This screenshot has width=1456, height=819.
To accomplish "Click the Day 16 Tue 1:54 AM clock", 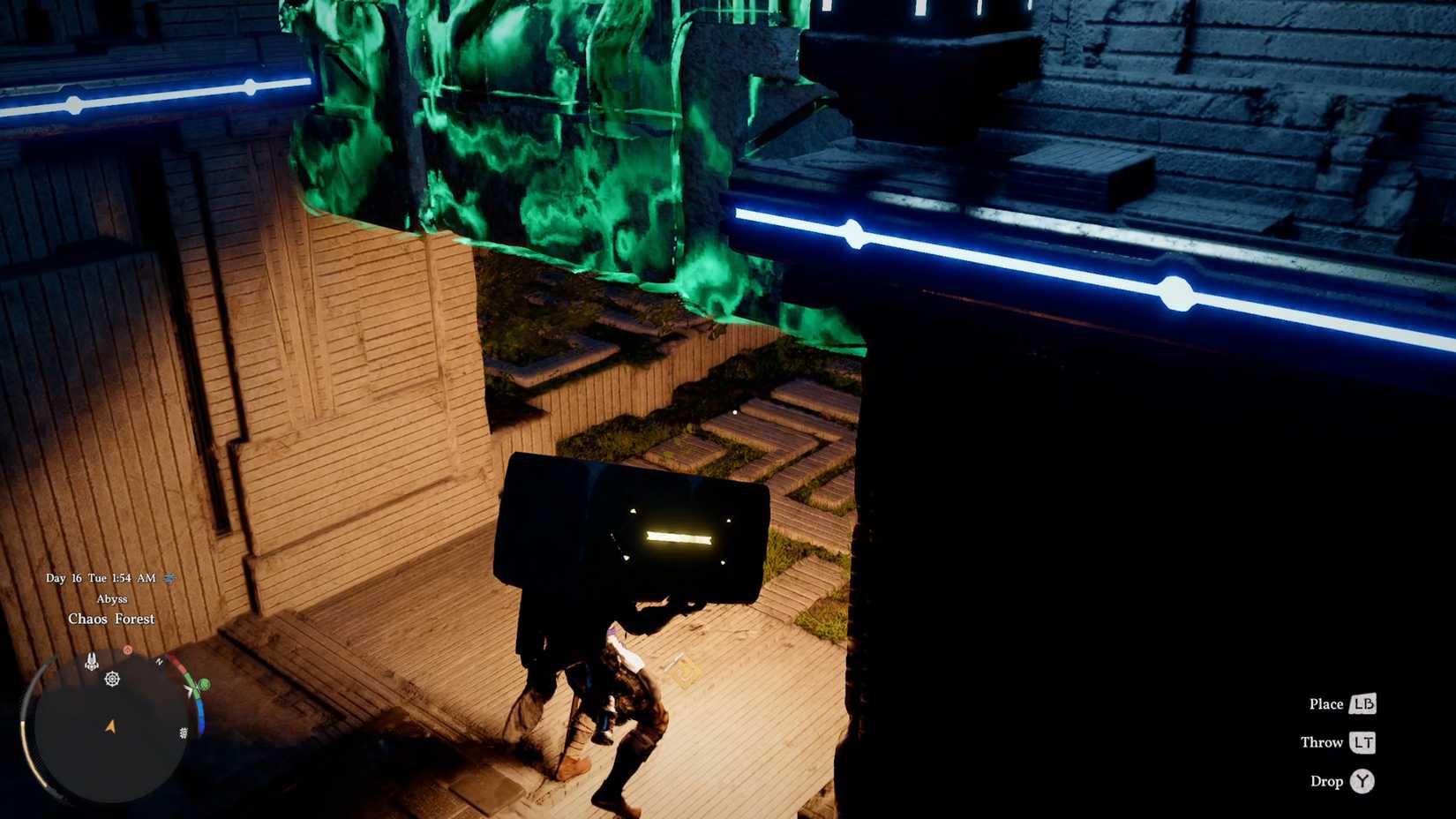I will 99,578.
